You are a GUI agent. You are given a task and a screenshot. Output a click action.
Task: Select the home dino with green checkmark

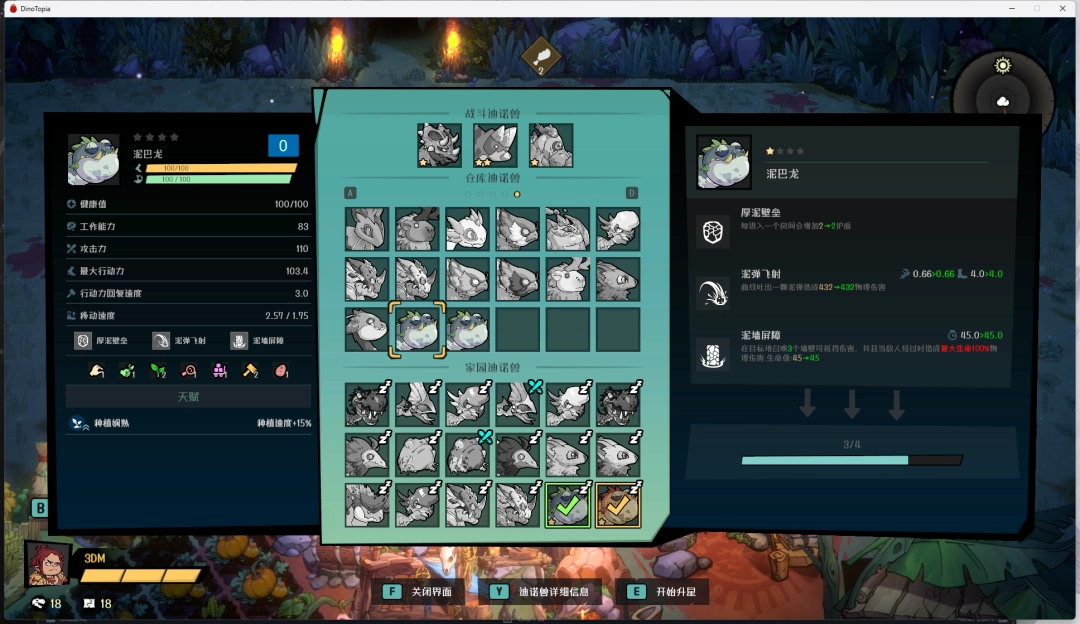pos(568,505)
